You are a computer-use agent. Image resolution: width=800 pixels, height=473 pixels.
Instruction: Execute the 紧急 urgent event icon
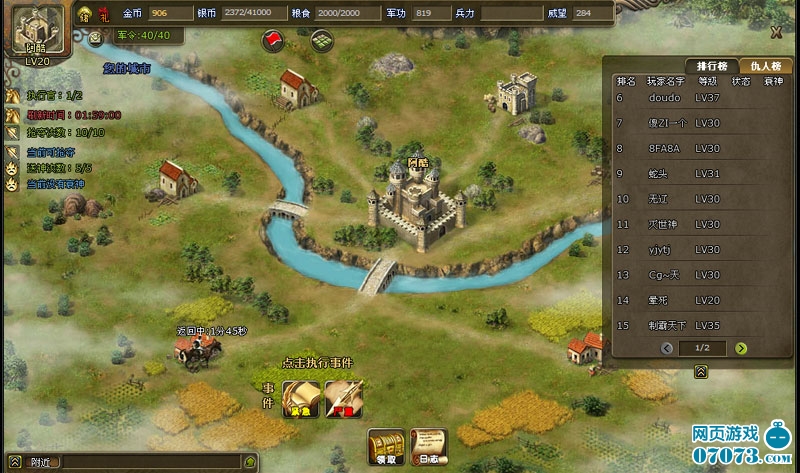point(299,398)
